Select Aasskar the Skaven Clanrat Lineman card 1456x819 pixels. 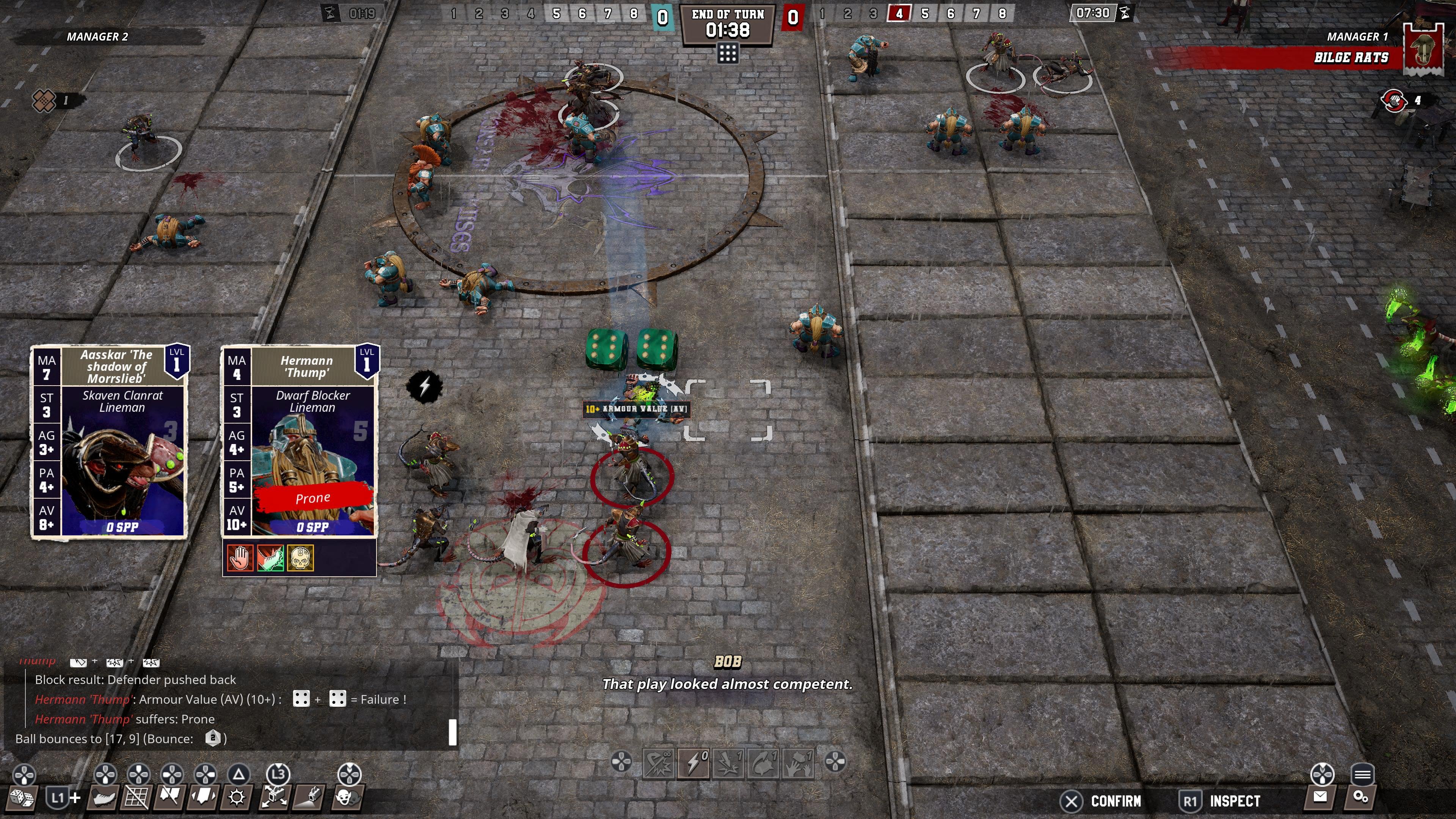point(109,441)
